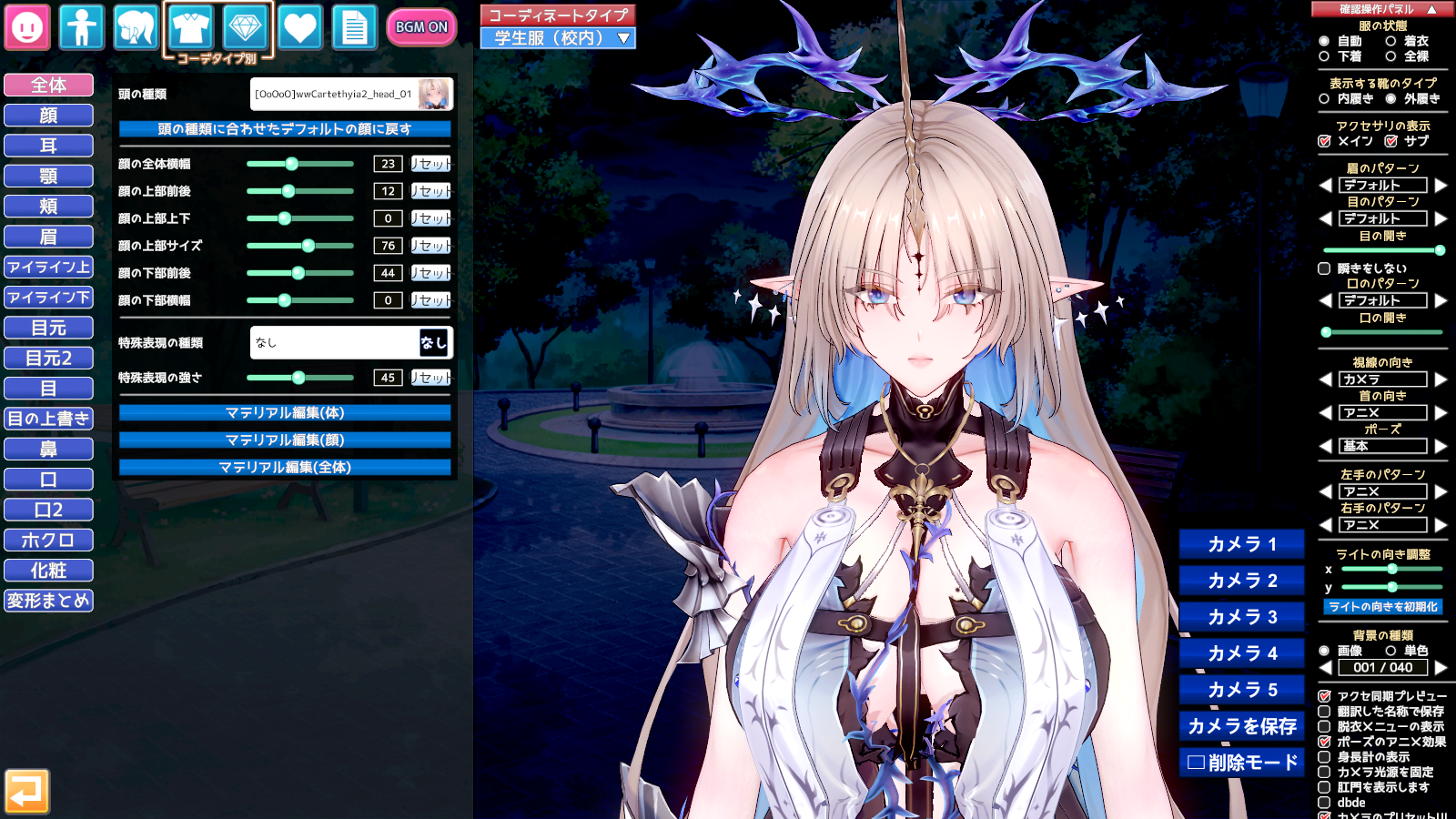
Task: Open the heart icon category
Action: (x=299, y=27)
